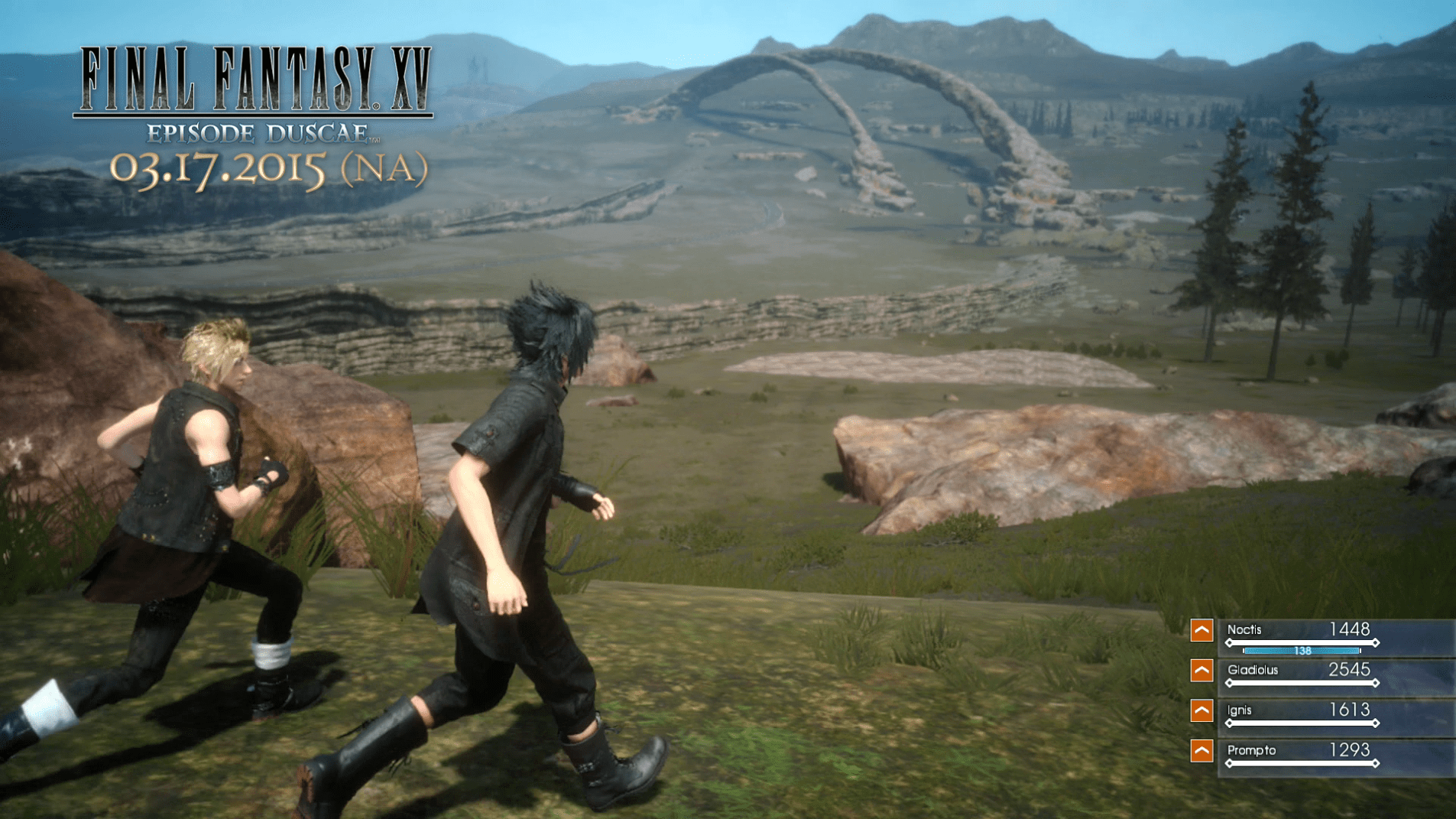The width and height of the screenshot is (1456, 819).
Task: Click the HP value 2545 next to Gladiolus
Action: [1350, 670]
